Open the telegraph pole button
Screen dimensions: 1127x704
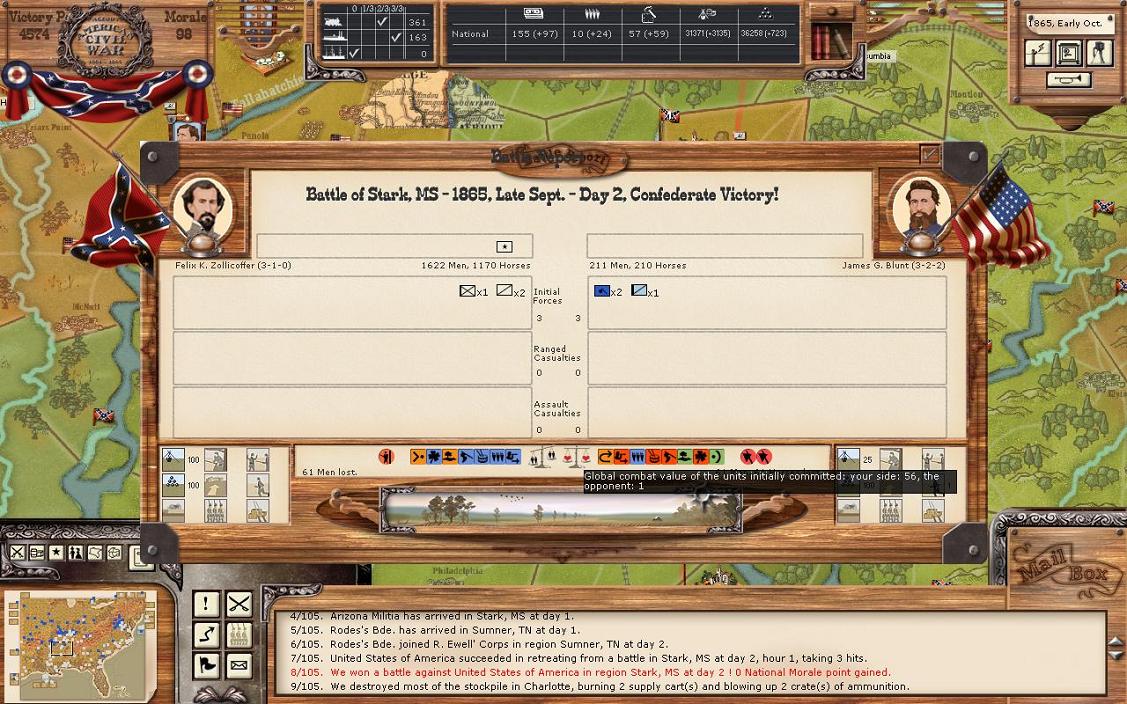pos(1038,53)
